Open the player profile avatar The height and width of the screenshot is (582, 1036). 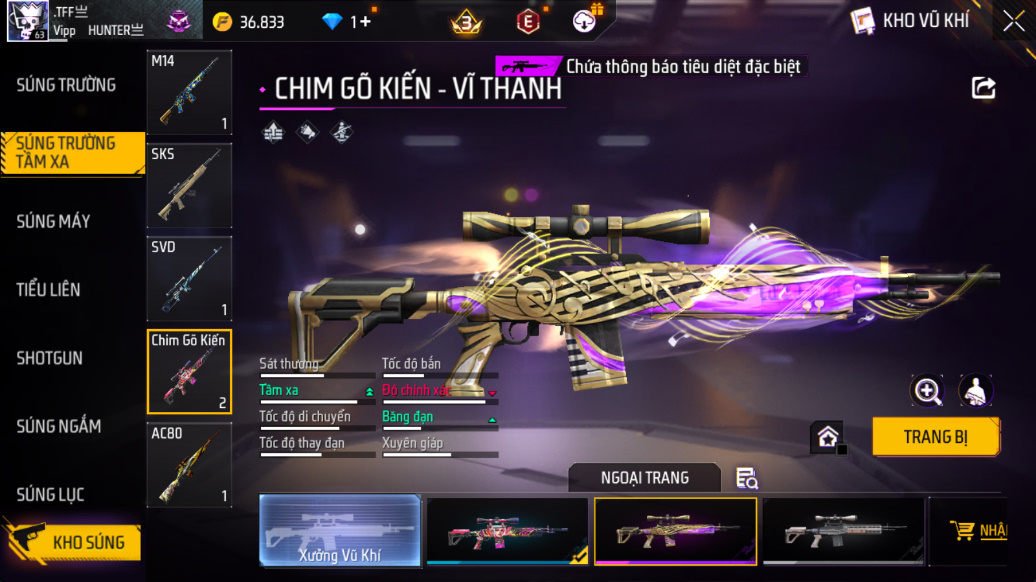pos(28,21)
